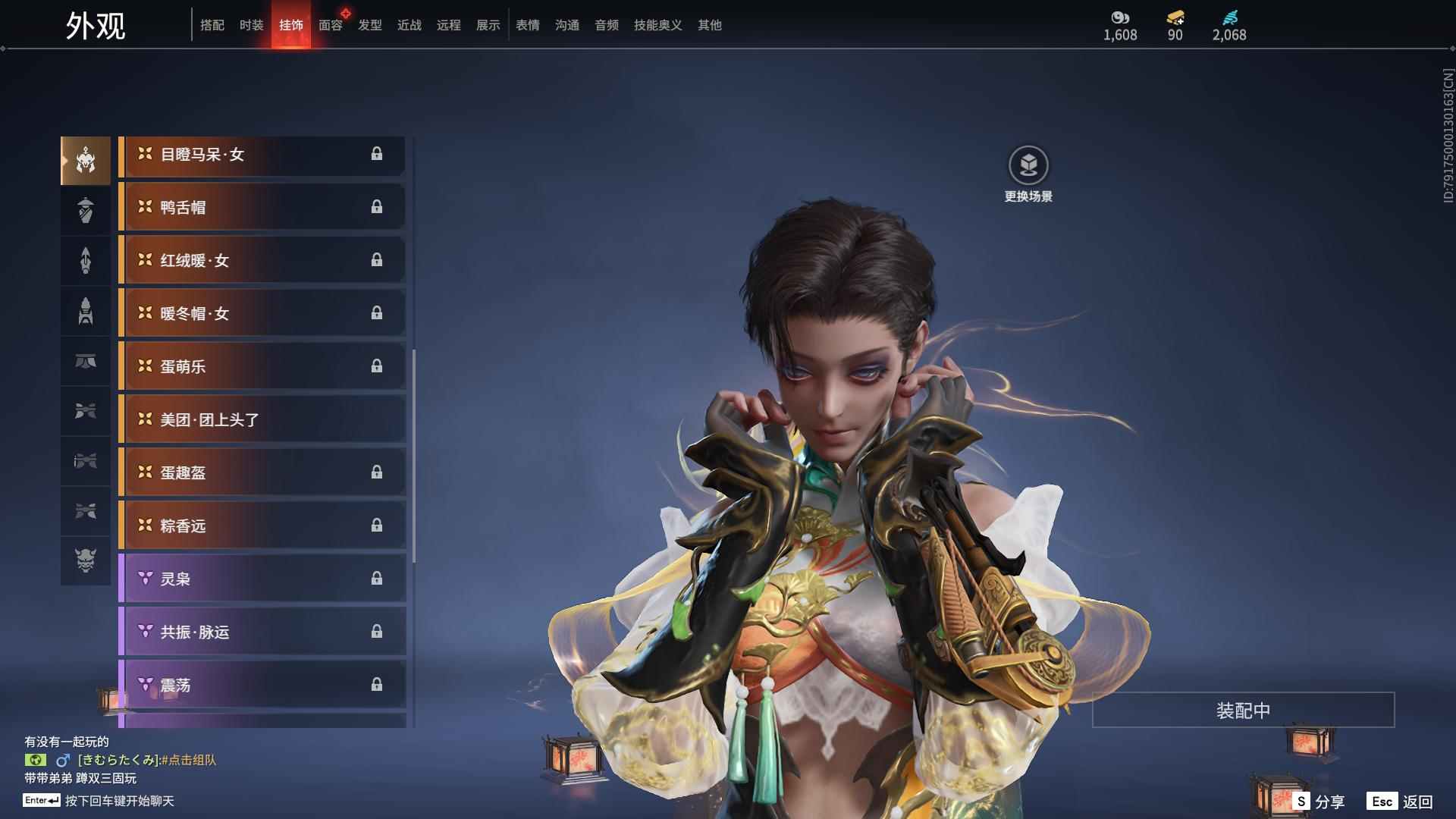The width and height of the screenshot is (1456, 819).
Task: Select the 灵枭 accessory row
Action: coord(262,579)
